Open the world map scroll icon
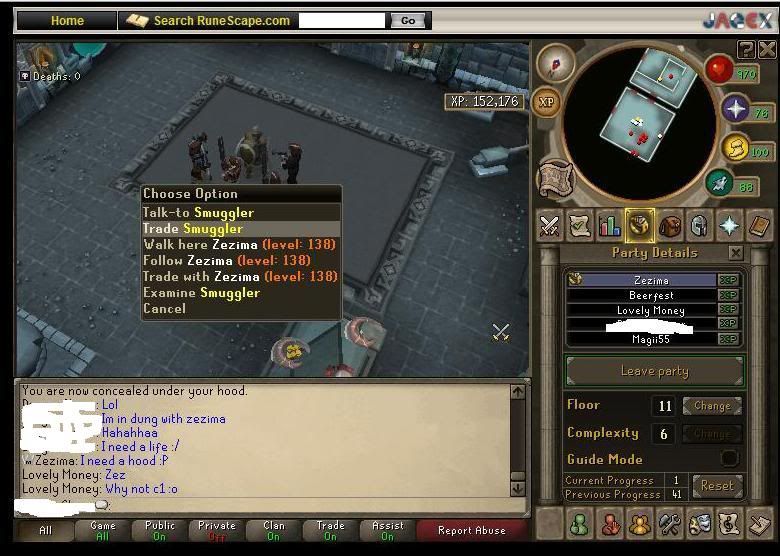This screenshot has width=780, height=556. tap(554, 179)
